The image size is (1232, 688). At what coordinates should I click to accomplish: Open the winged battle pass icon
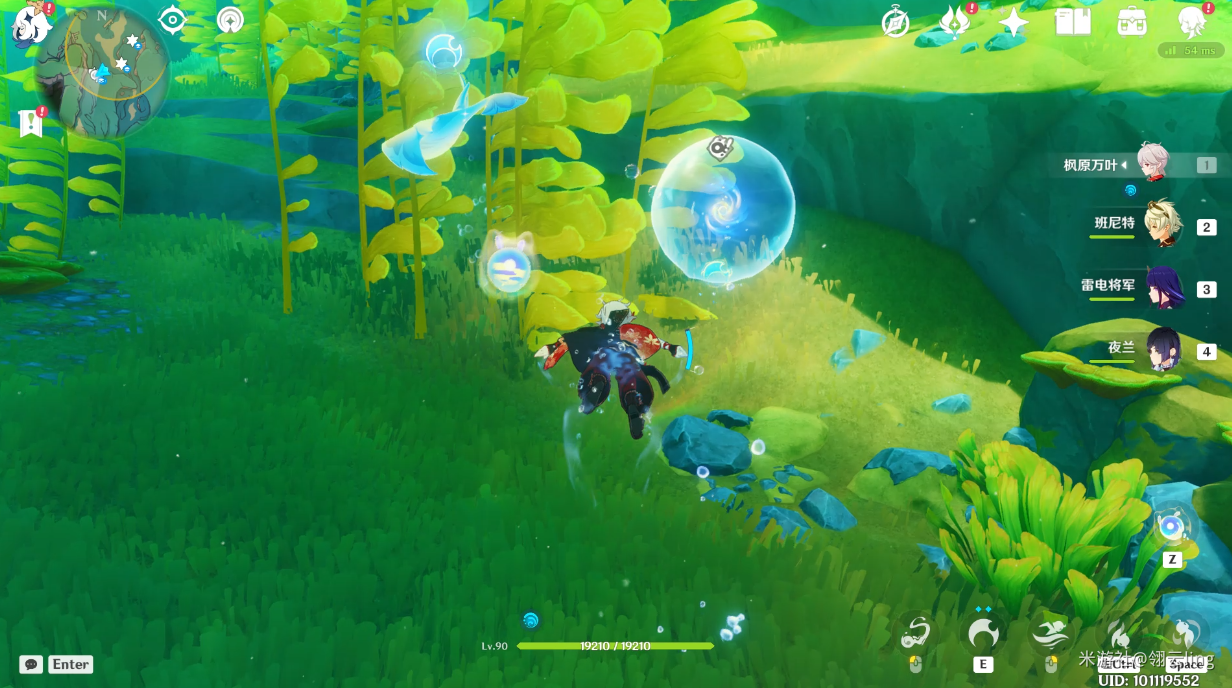pos(953,22)
